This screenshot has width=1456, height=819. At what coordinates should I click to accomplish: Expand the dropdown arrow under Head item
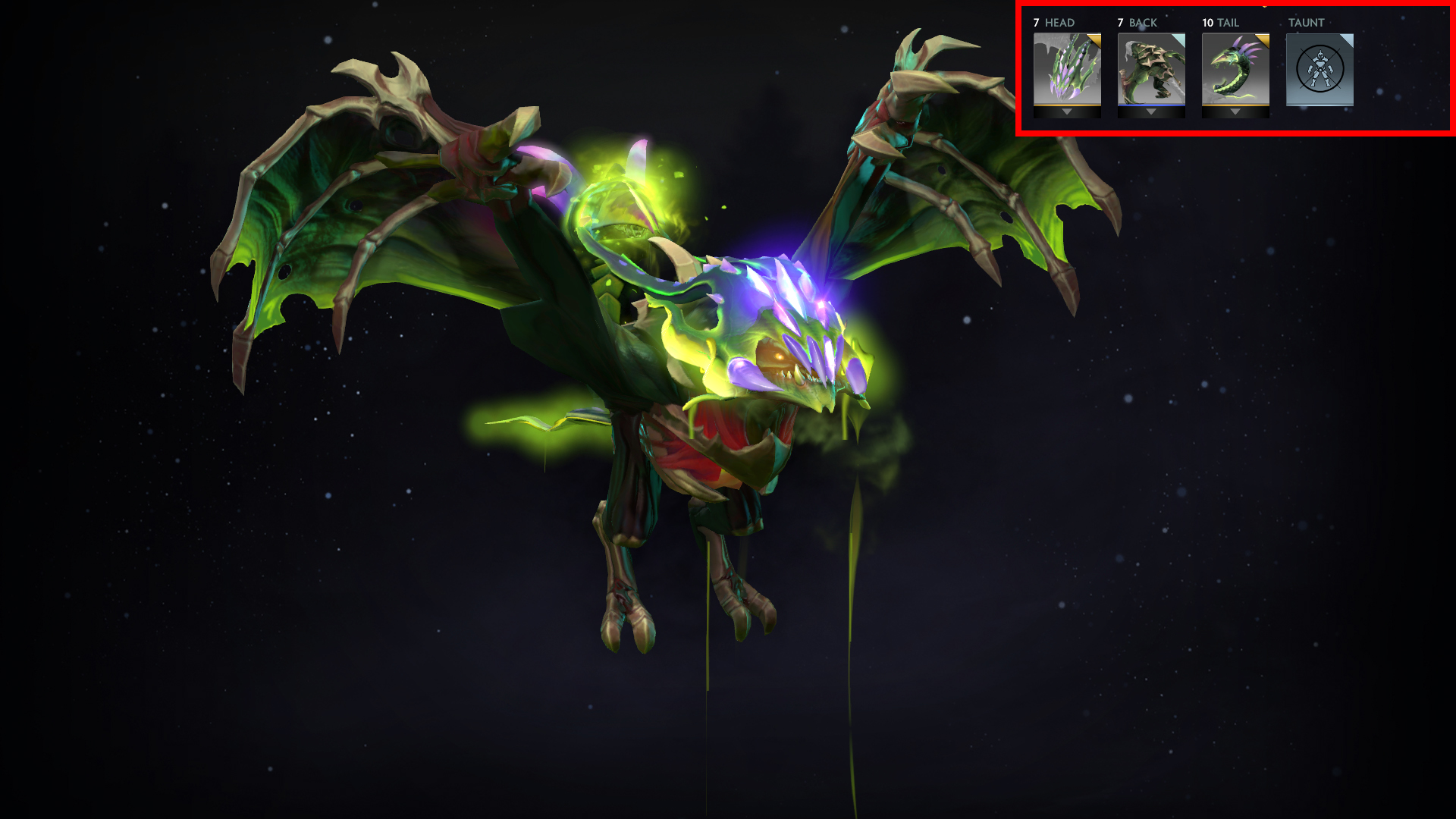1067,112
